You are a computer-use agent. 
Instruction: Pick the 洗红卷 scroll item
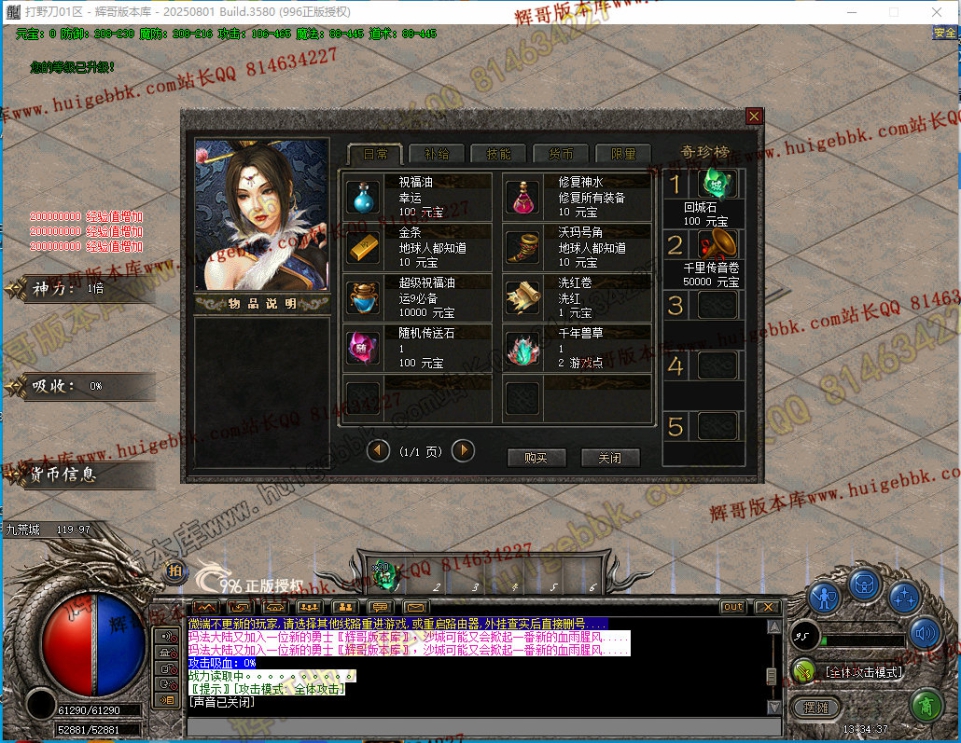(x=522, y=297)
